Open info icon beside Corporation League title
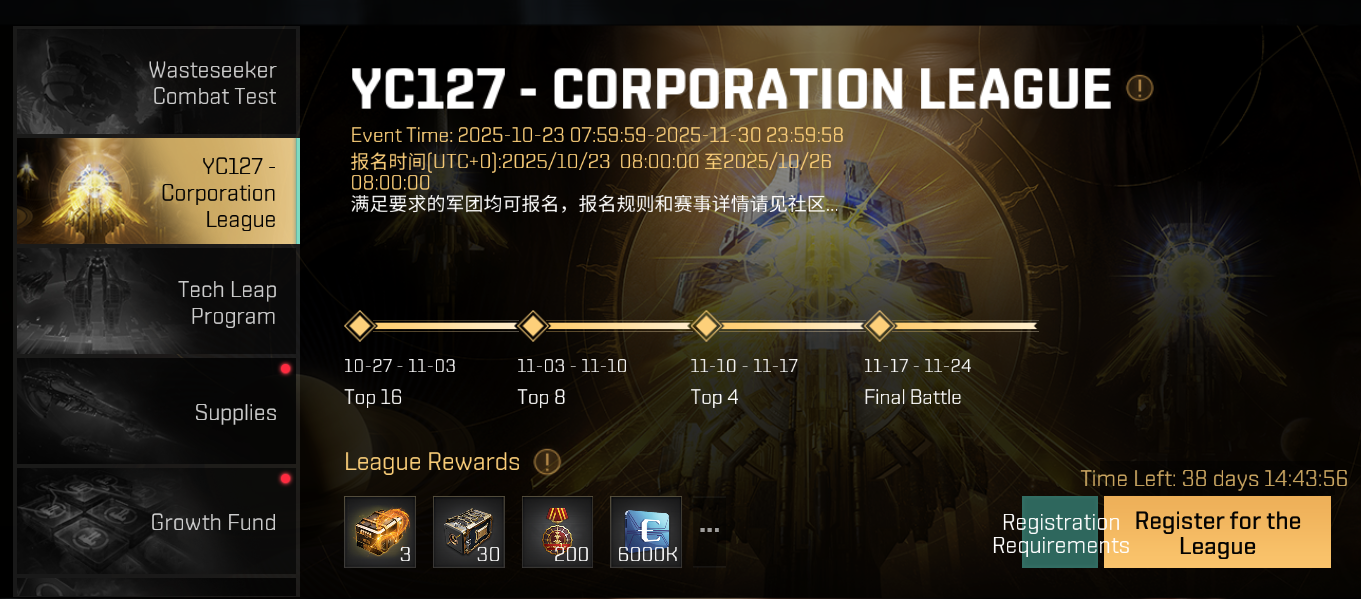The height and width of the screenshot is (599, 1361). point(1140,88)
